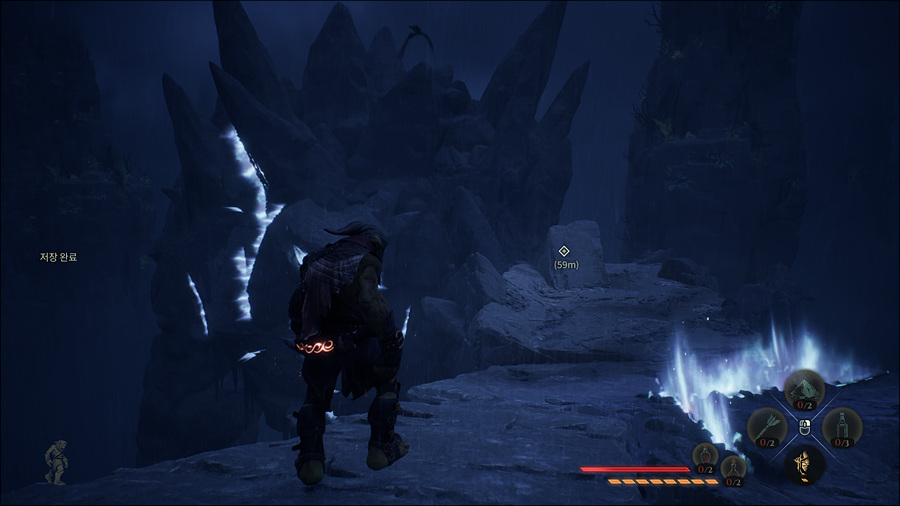Image resolution: width=900 pixels, height=506 pixels.
Task: Choose the arrow item slot
Action: point(766,427)
